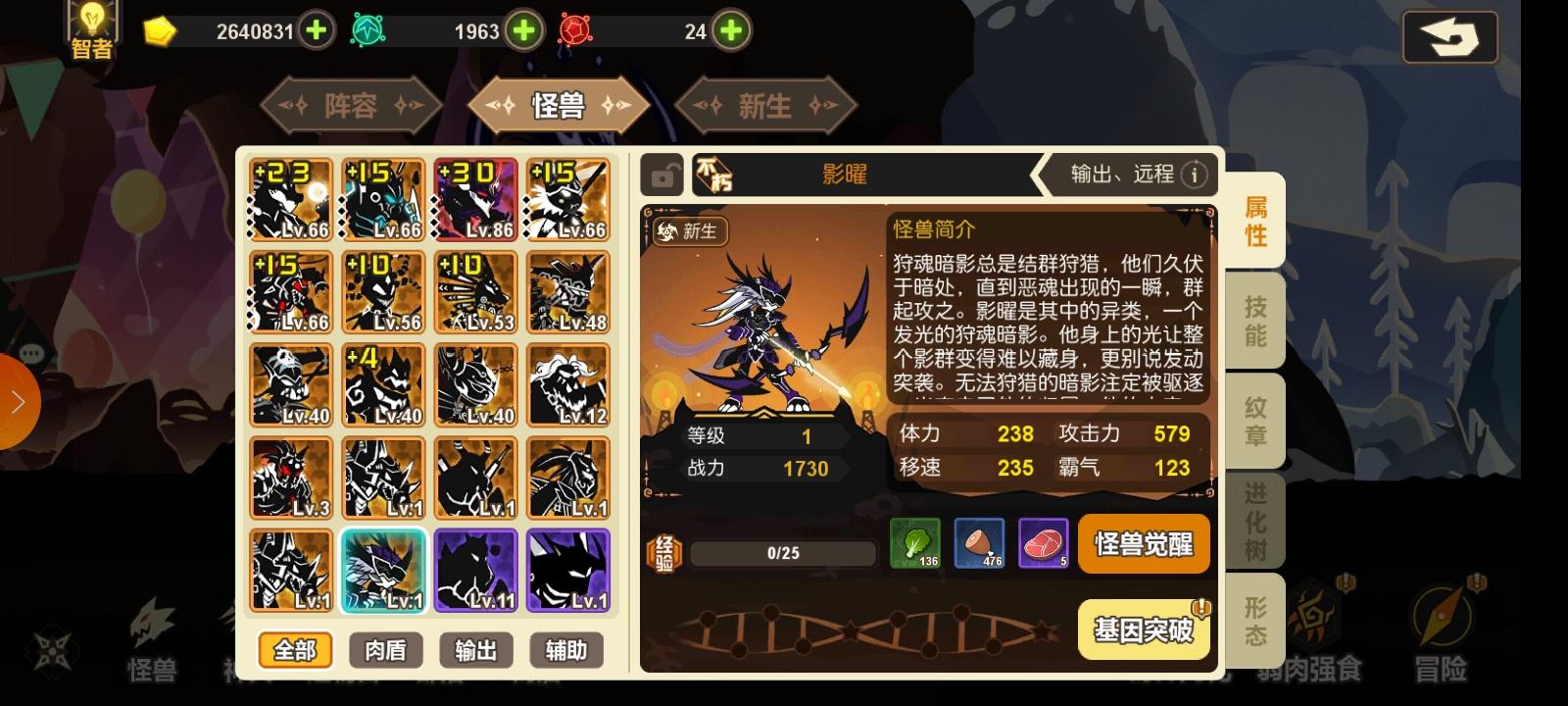Click the 基因突破 gene breakthrough button
The width and height of the screenshot is (1568, 706).
[1143, 628]
